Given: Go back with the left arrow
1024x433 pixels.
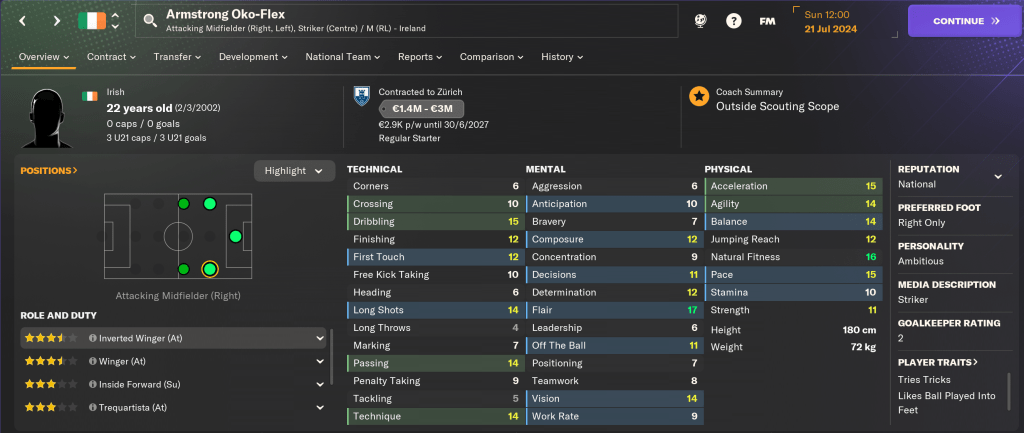Looking at the screenshot, I should click(23, 20).
